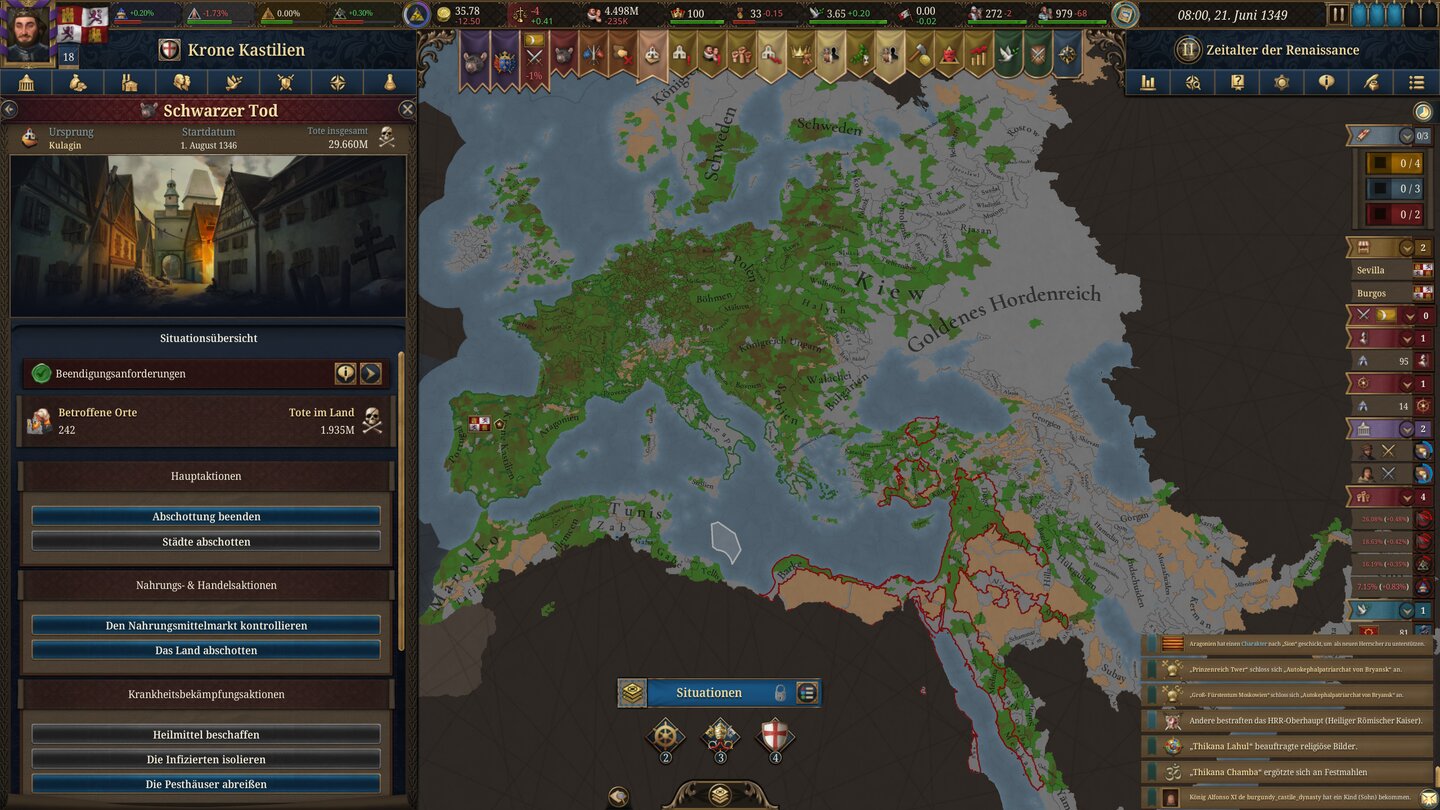Screen dimensions: 1440x810
Task: Select the economy money-bags icon
Action: 77,85
